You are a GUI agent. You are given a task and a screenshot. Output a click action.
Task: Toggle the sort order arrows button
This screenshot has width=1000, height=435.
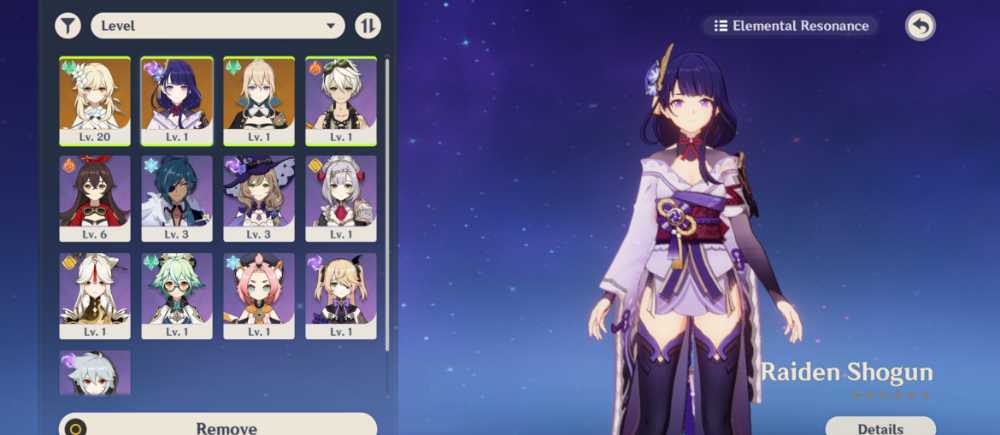(368, 25)
